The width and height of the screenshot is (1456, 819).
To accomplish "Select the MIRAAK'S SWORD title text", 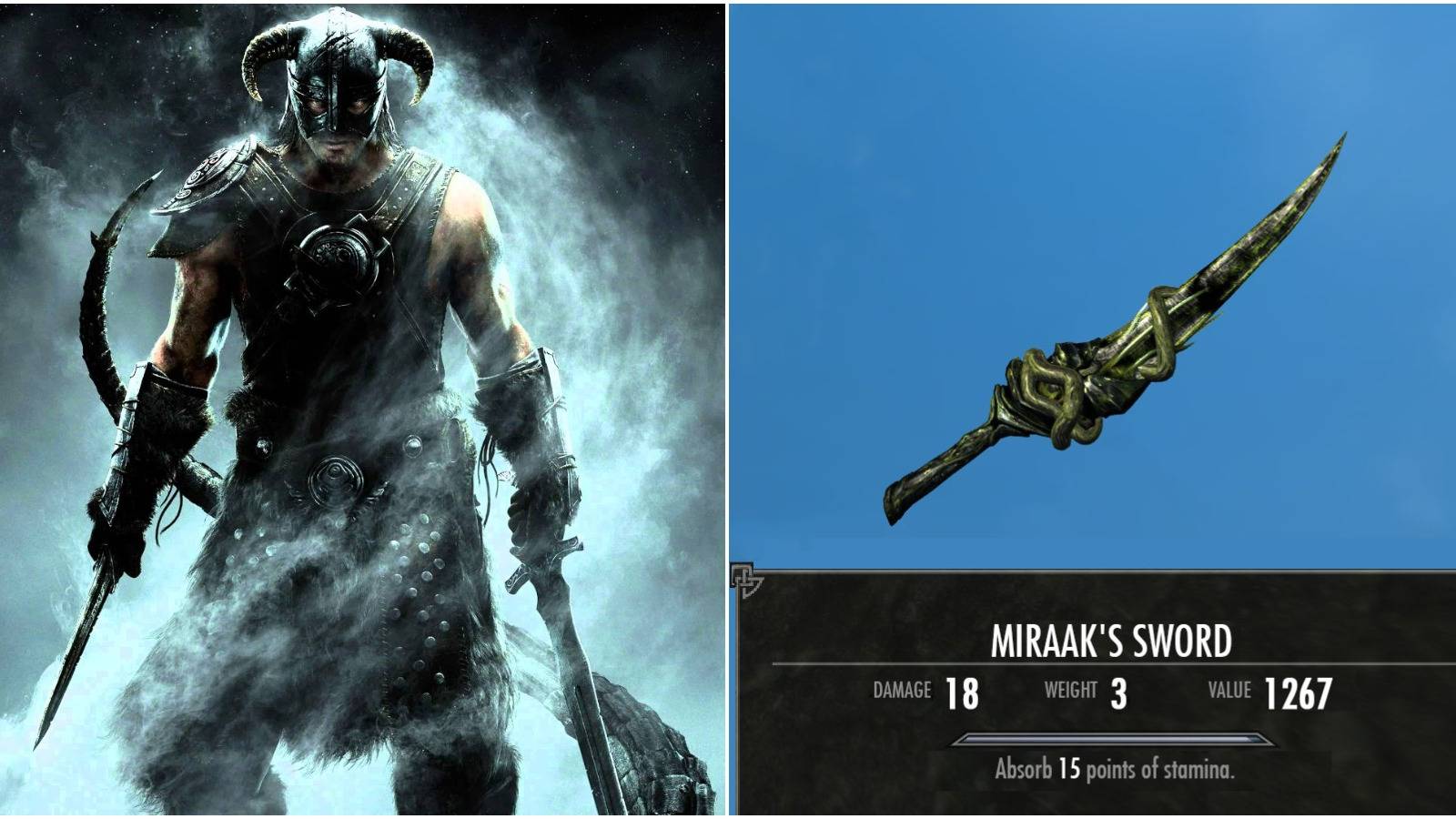I will (x=1112, y=642).
